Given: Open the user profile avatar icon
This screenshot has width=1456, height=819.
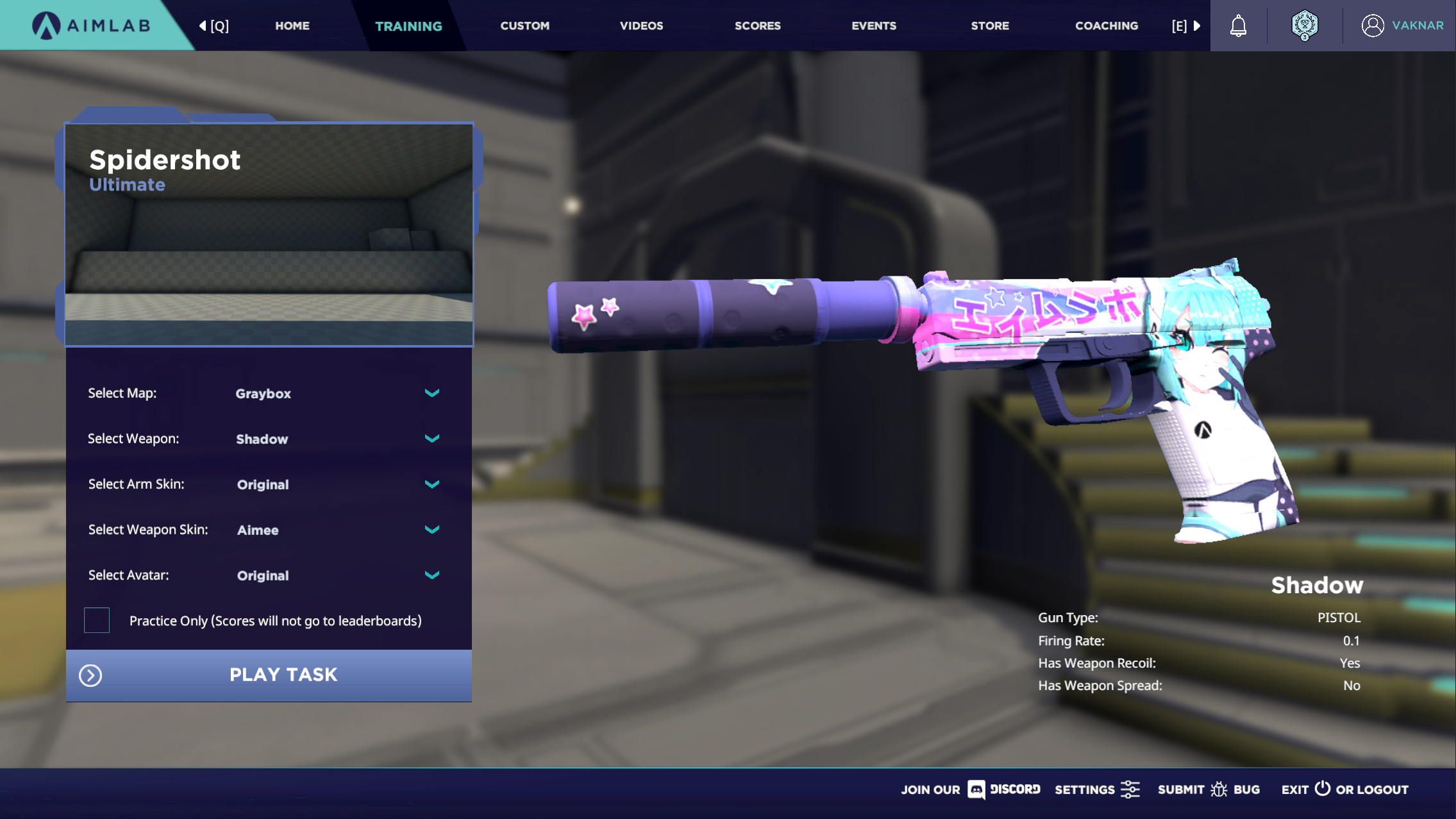Looking at the screenshot, I should (x=1372, y=25).
